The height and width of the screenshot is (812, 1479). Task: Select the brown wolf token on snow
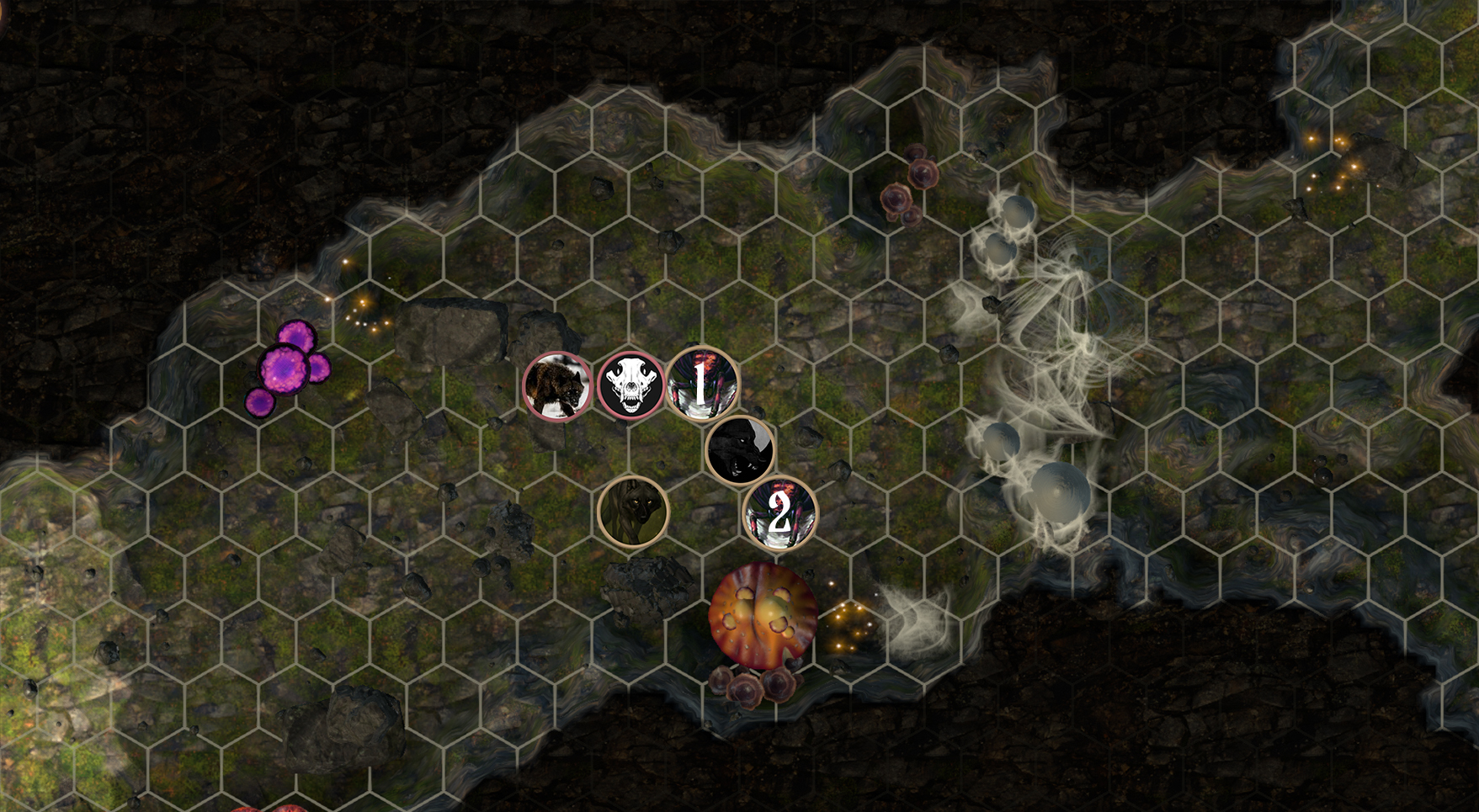click(x=557, y=386)
